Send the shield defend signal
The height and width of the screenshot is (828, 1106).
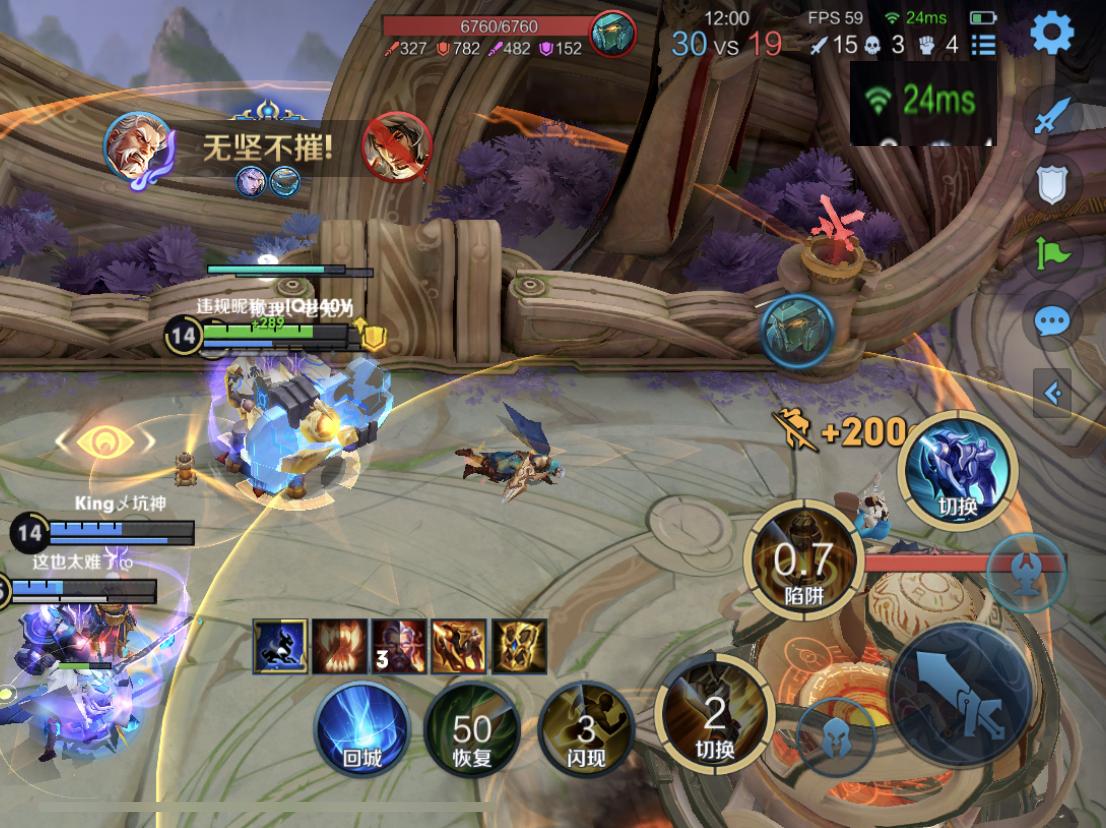point(1052,185)
